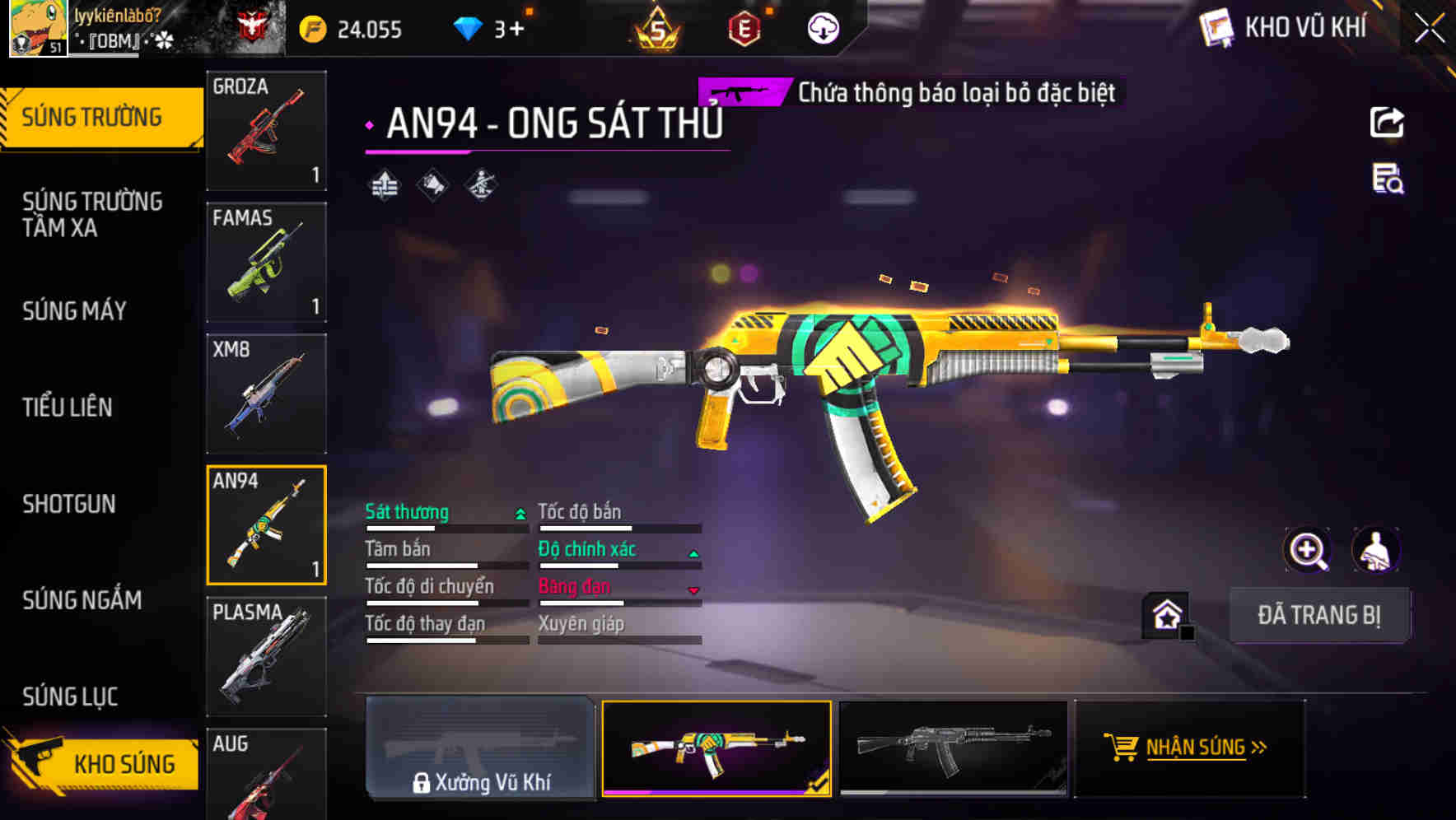Choose the FAMAS weapon tile

[x=266, y=262]
